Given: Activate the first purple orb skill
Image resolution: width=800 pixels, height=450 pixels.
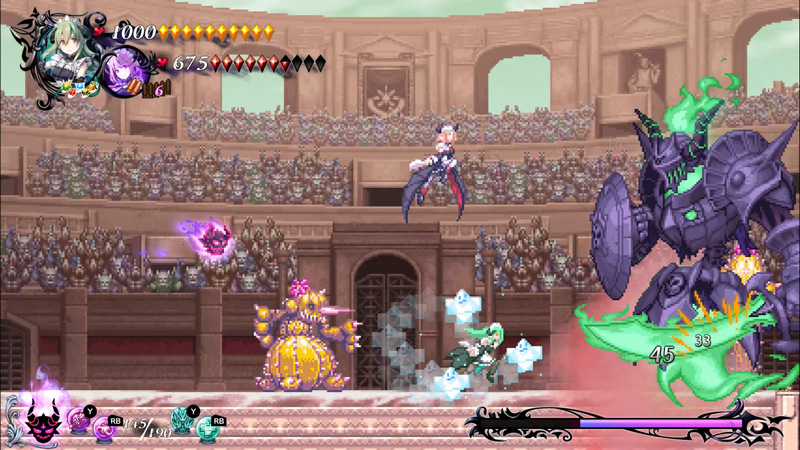Looking at the screenshot, I should (79, 423).
